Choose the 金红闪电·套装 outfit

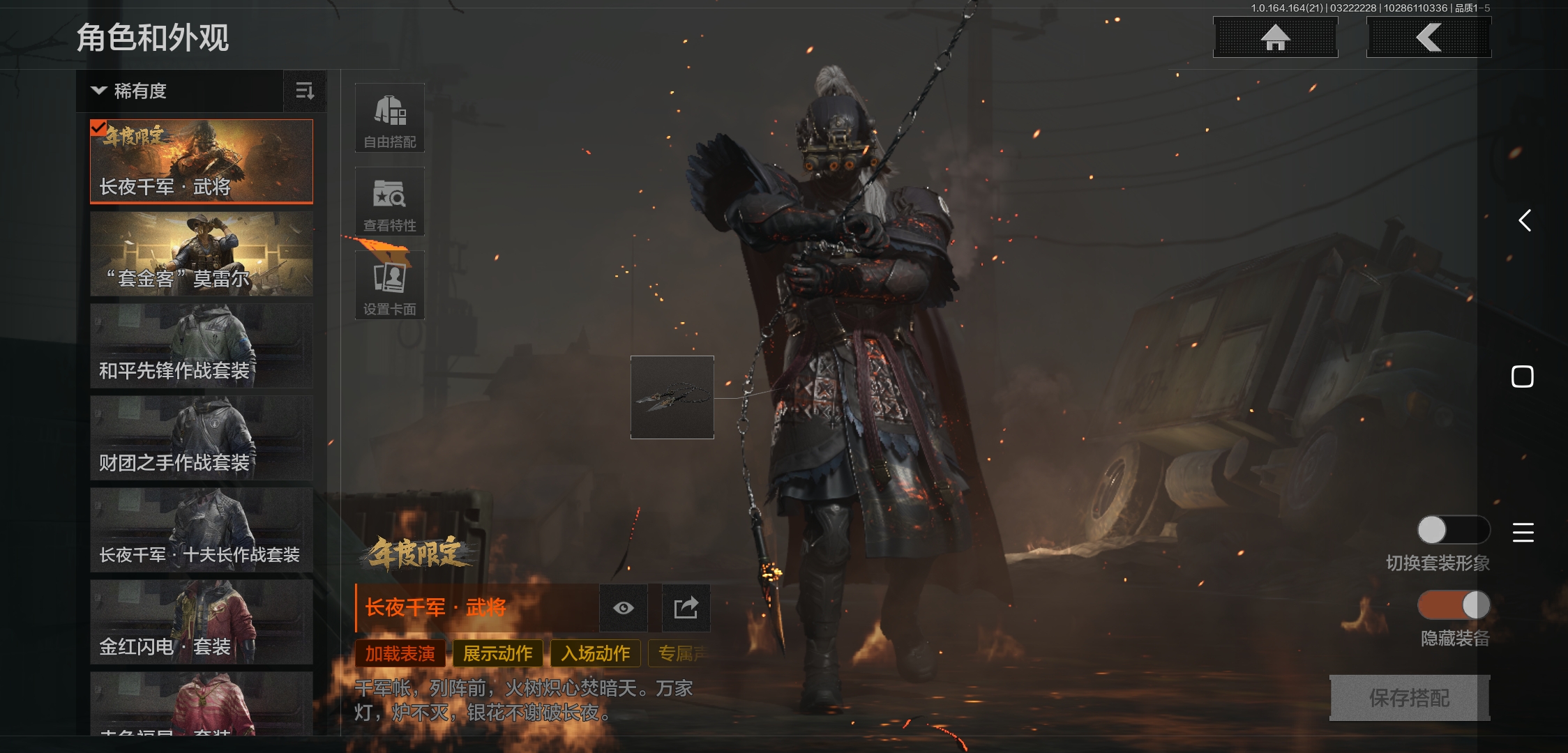pyautogui.click(x=202, y=622)
